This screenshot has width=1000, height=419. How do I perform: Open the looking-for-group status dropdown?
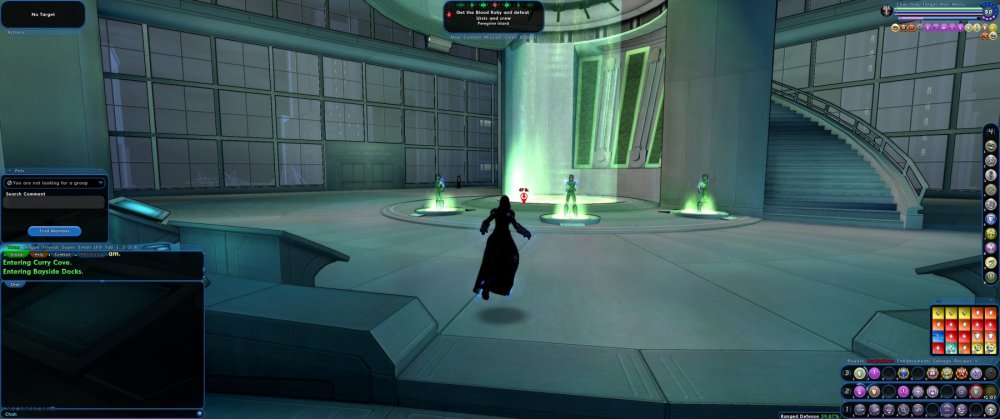click(54, 183)
